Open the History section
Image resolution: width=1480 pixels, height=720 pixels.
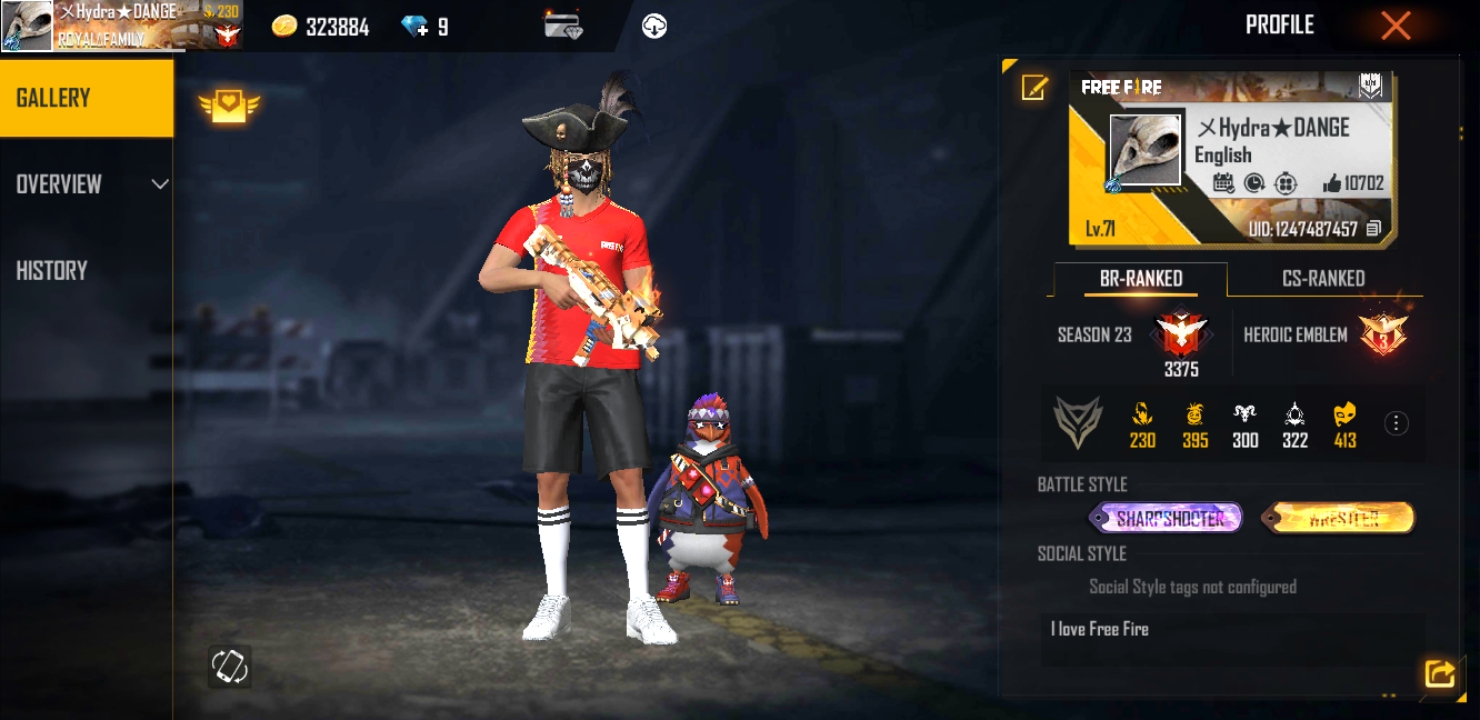coord(52,270)
